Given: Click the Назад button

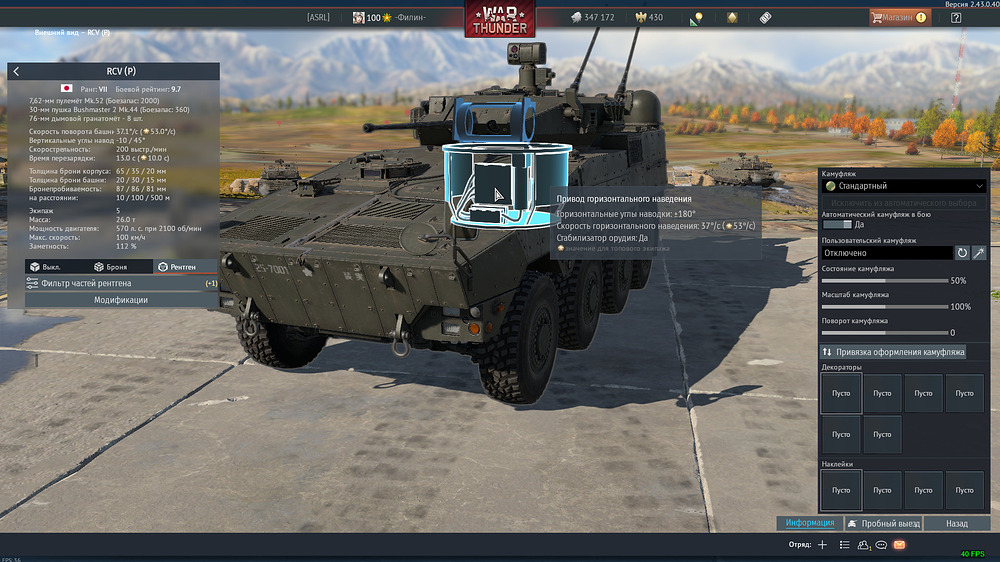Looking at the screenshot, I should (x=957, y=524).
